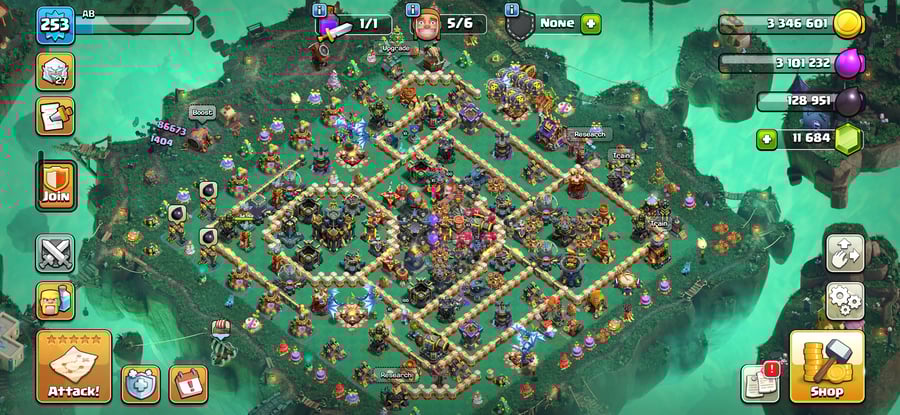
Task: Open the shield protection info button
Action: (x=141, y=383)
